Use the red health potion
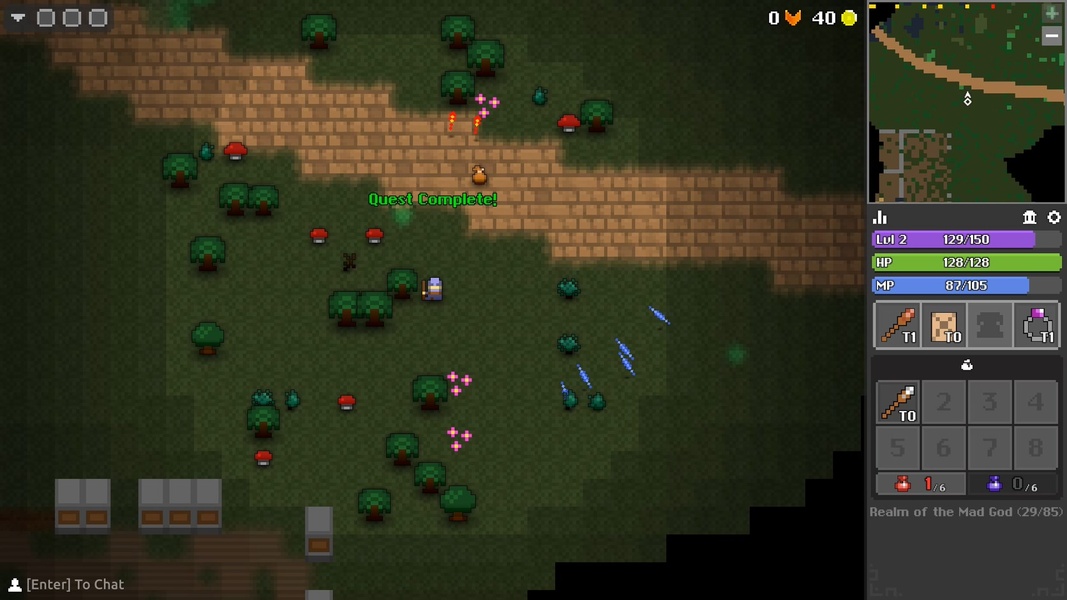1067x600 pixels. (x=920, y=484)
